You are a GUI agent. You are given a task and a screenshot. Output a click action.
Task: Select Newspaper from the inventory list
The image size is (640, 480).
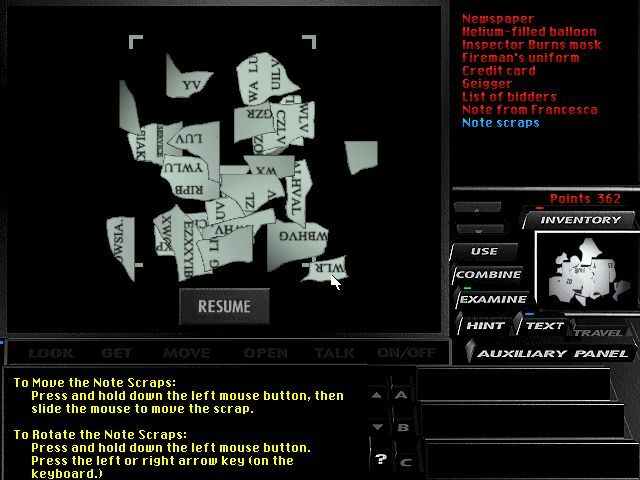(498, 19)
